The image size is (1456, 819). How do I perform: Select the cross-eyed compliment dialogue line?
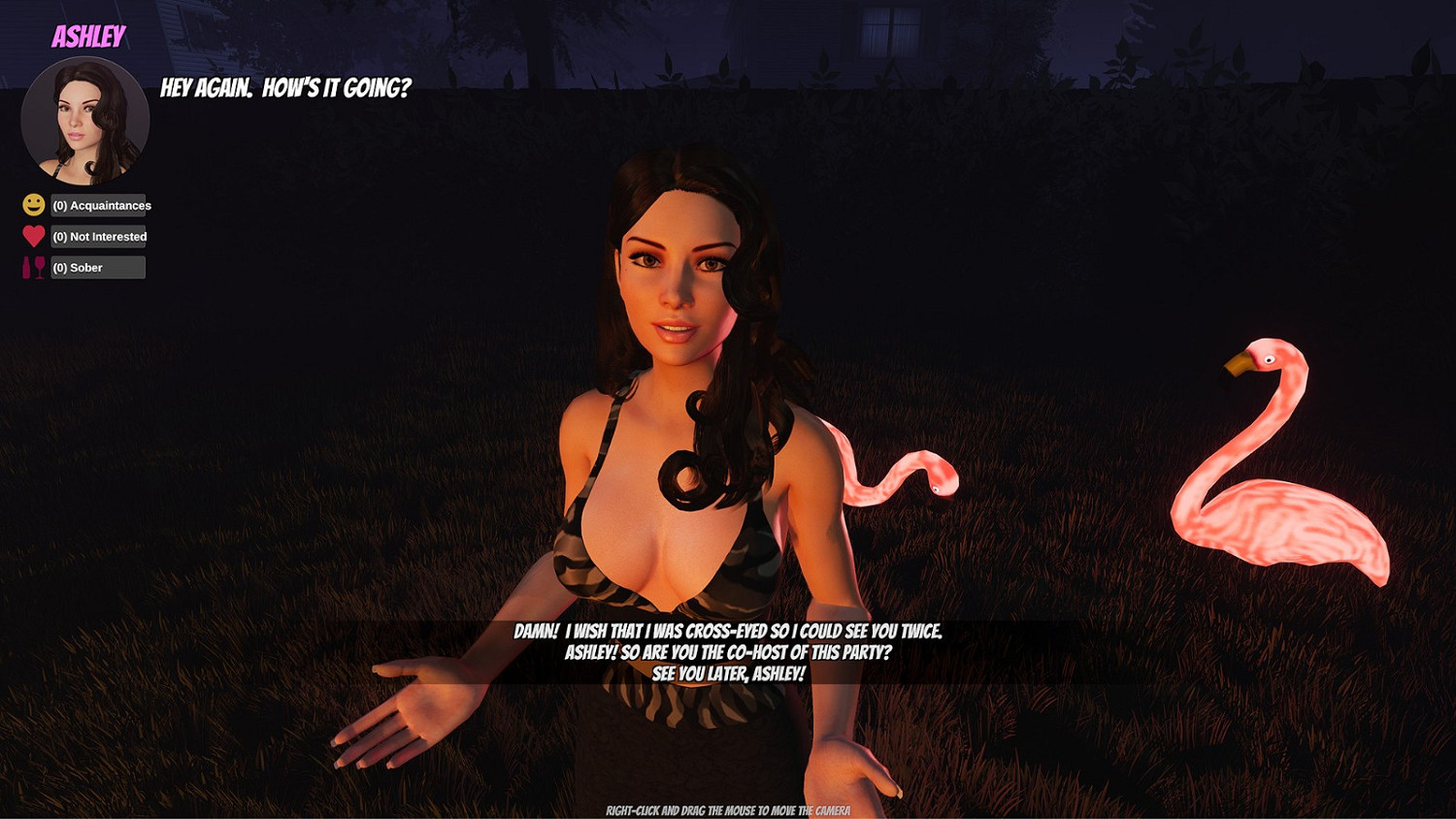tap(728, 632)
